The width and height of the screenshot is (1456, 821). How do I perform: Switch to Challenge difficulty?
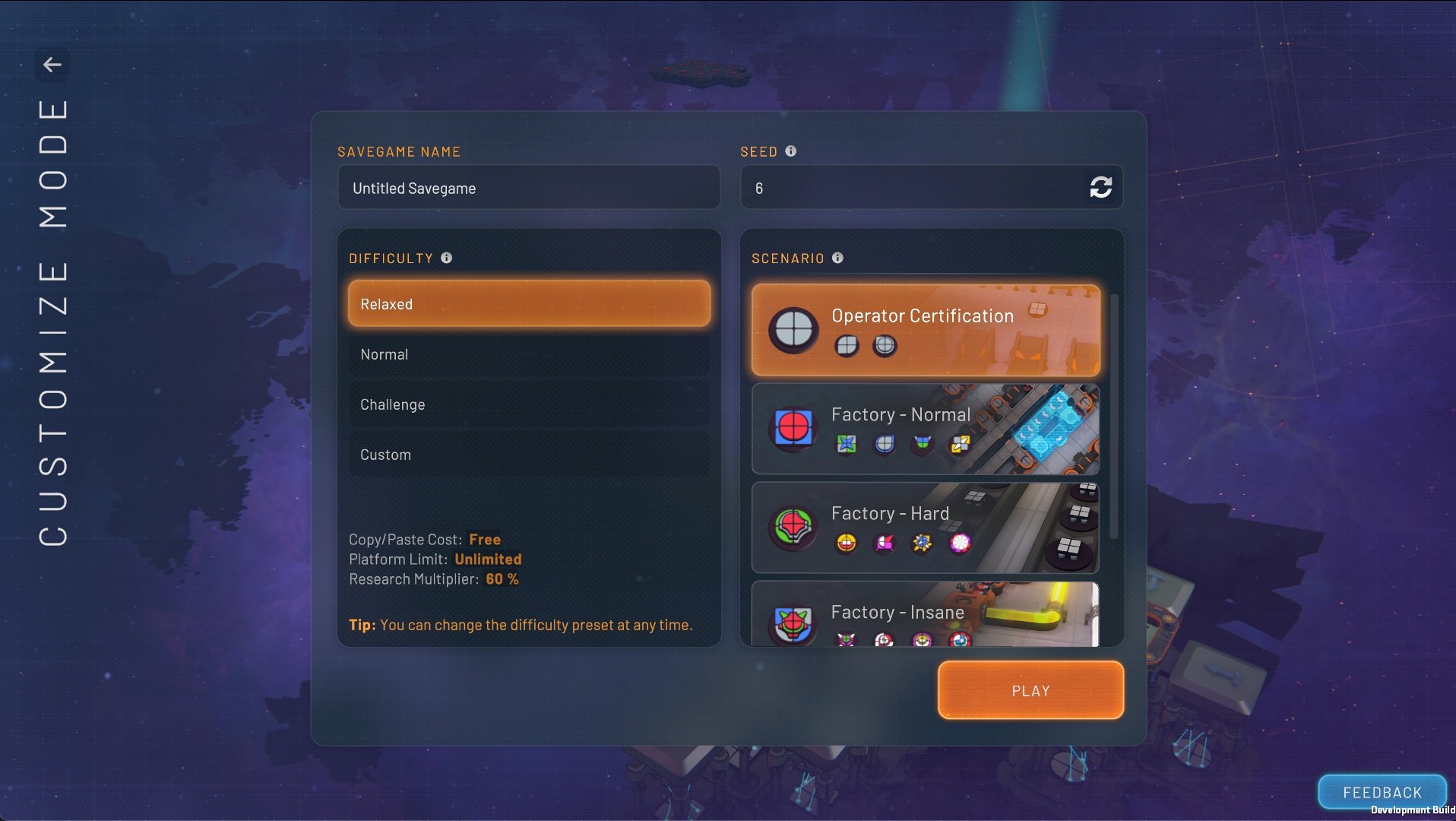pyautogui.click(x=529, y=404)
